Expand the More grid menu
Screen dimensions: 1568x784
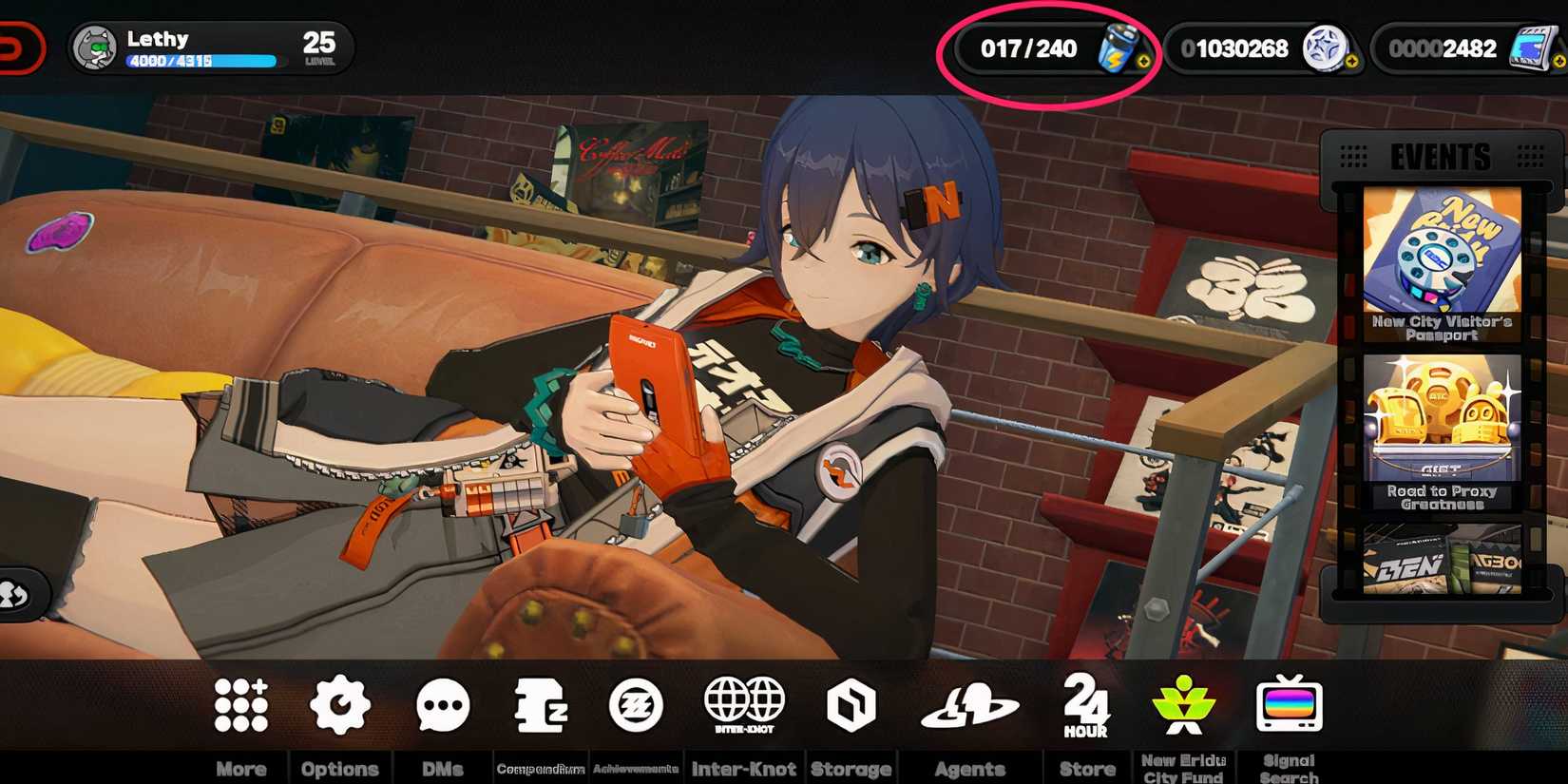coord(241,703)
